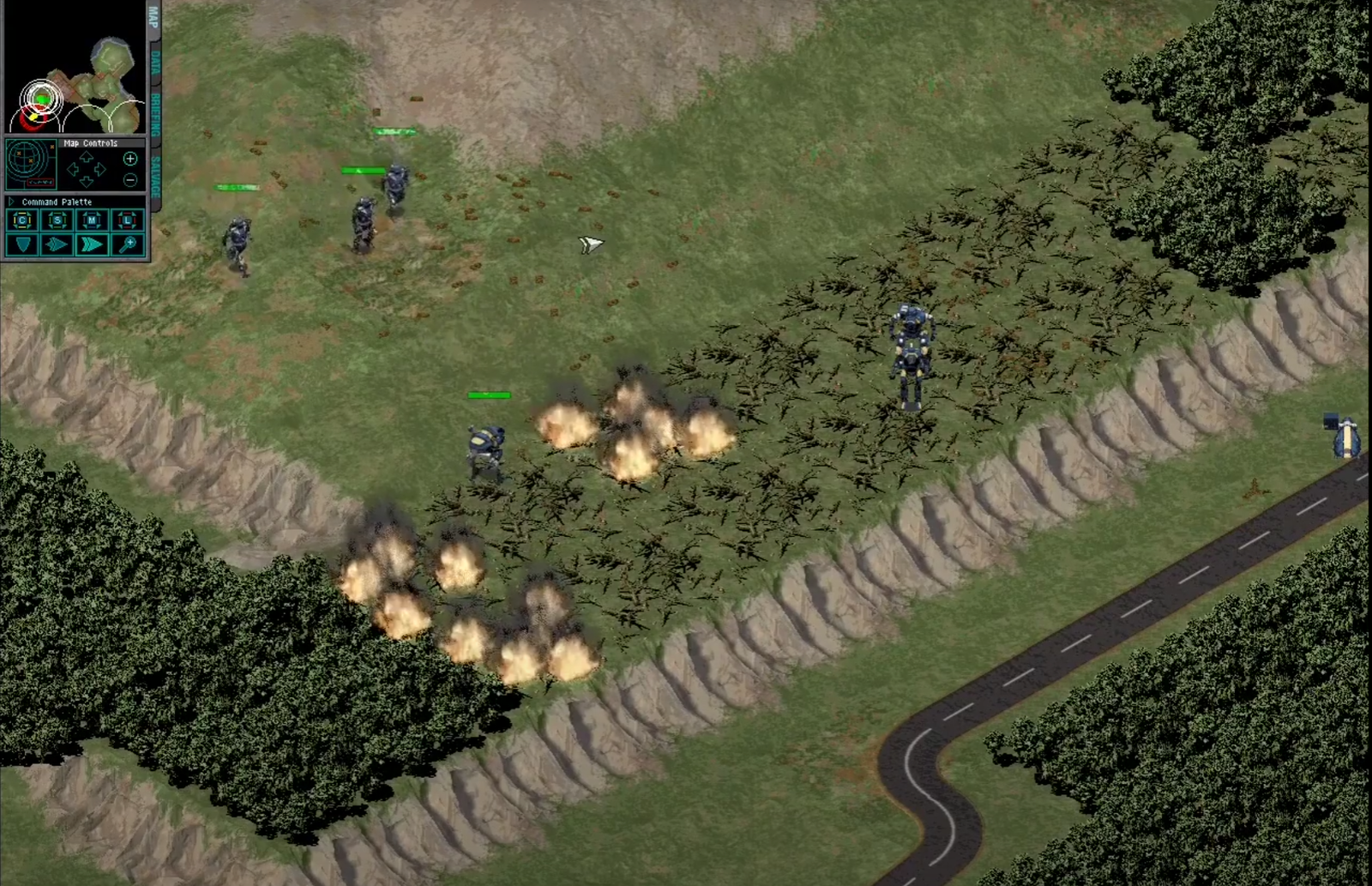Image resolution: width=1372 pixels, height=886 pixels.
Task: Switch to the MAP side tab
Action: [153, 17]
